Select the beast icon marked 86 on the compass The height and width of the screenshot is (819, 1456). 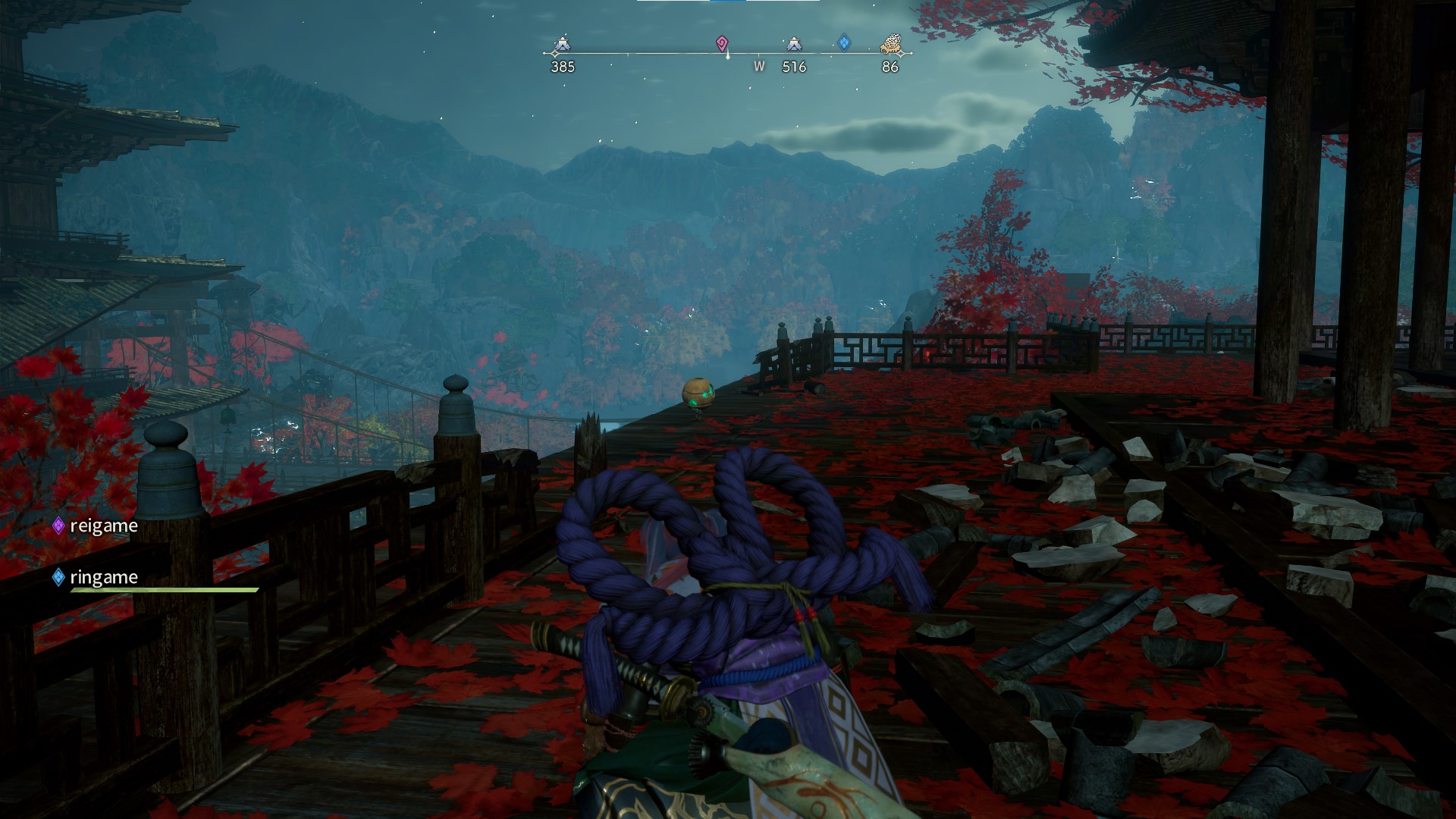[890, 46]
